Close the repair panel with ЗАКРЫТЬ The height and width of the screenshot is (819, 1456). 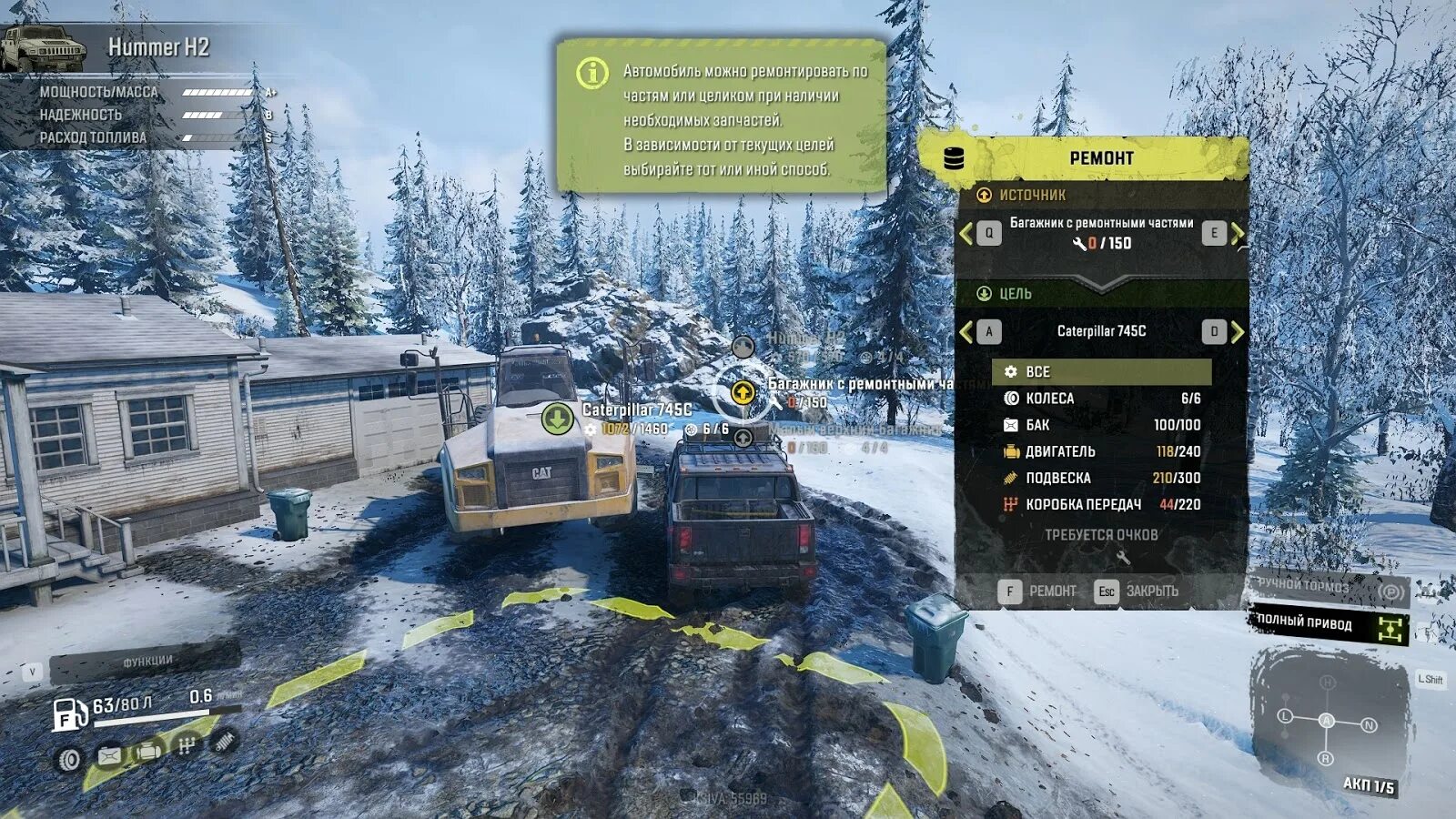(1137, 591)
